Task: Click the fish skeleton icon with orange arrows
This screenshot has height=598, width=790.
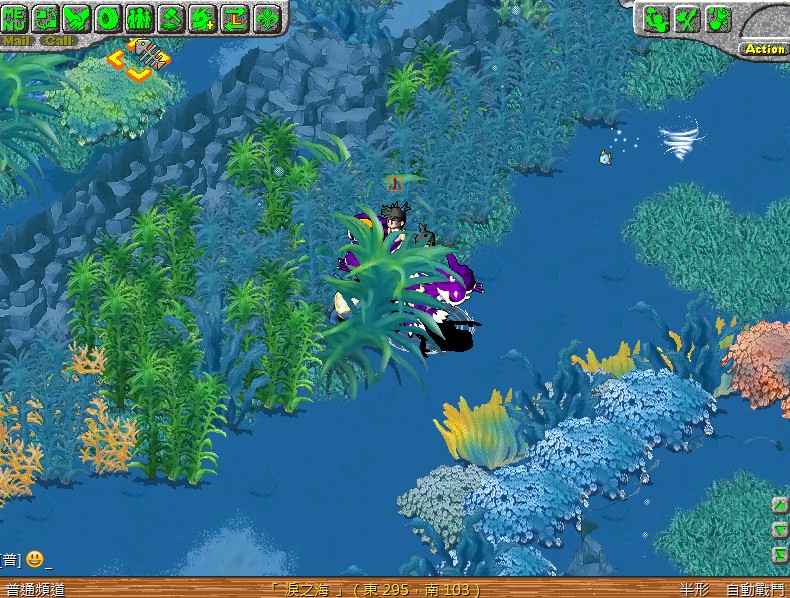Action: tap(142, 58)
